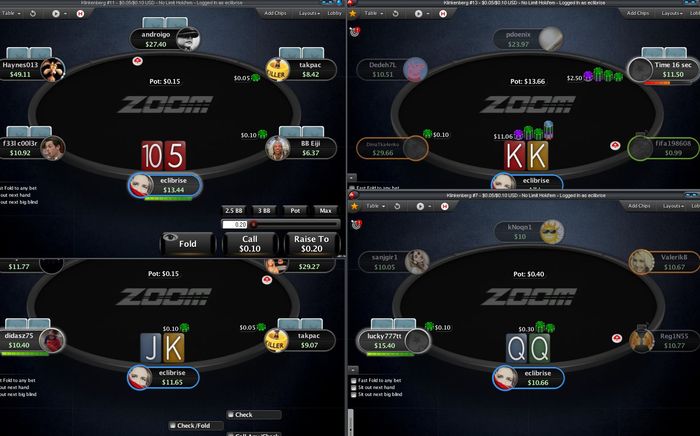Set bet size to 2.5 BB
The image size is (700, 436).
click(x=234, y=210)
